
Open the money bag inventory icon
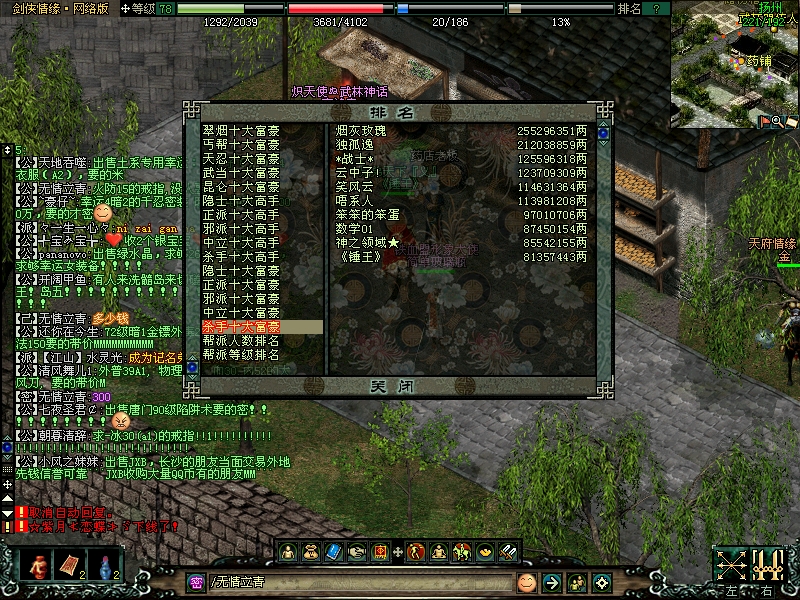(x=311, y=551)
